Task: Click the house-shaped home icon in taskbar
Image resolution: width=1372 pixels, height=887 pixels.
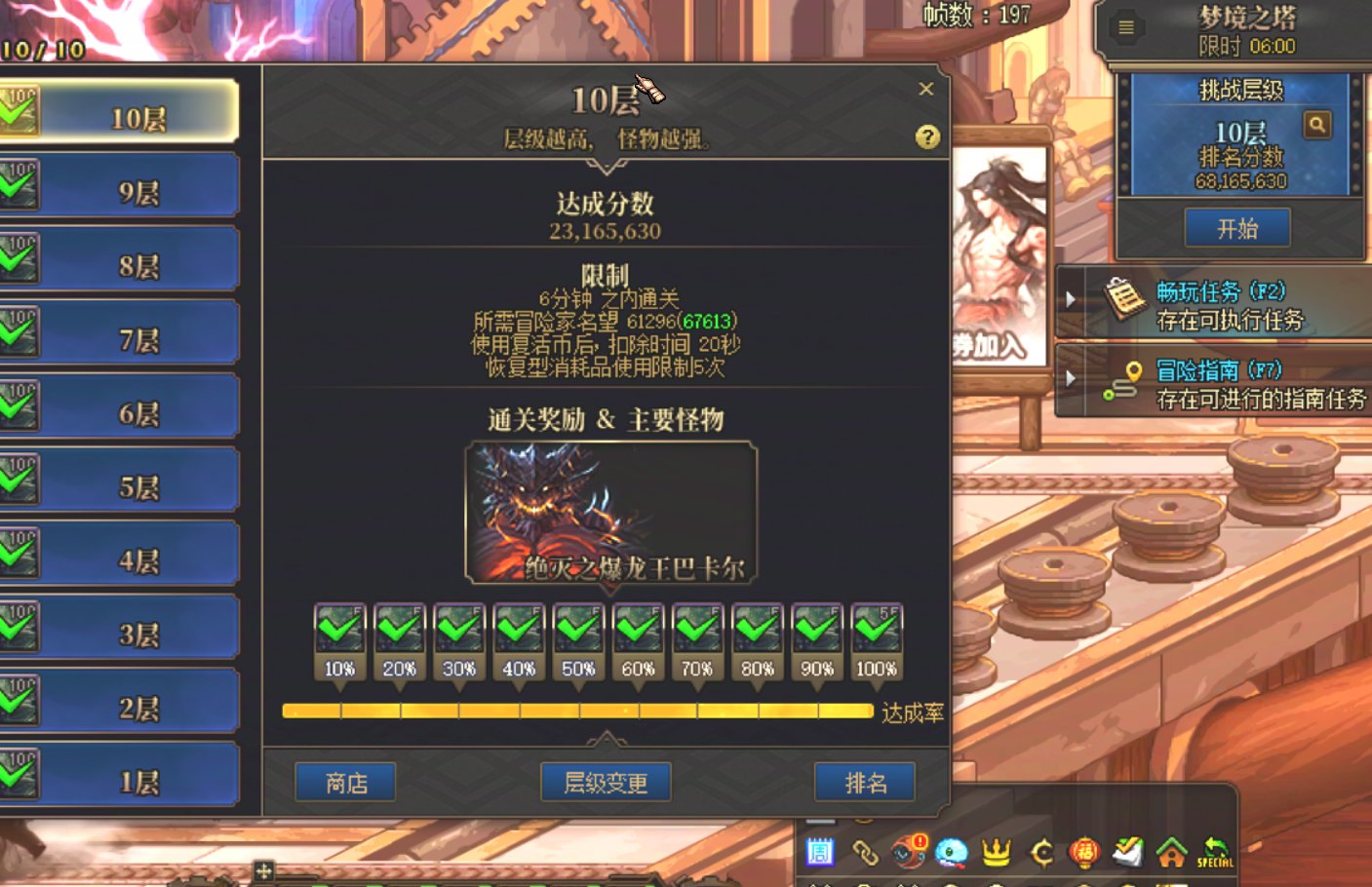Action: coord(1170,851)
